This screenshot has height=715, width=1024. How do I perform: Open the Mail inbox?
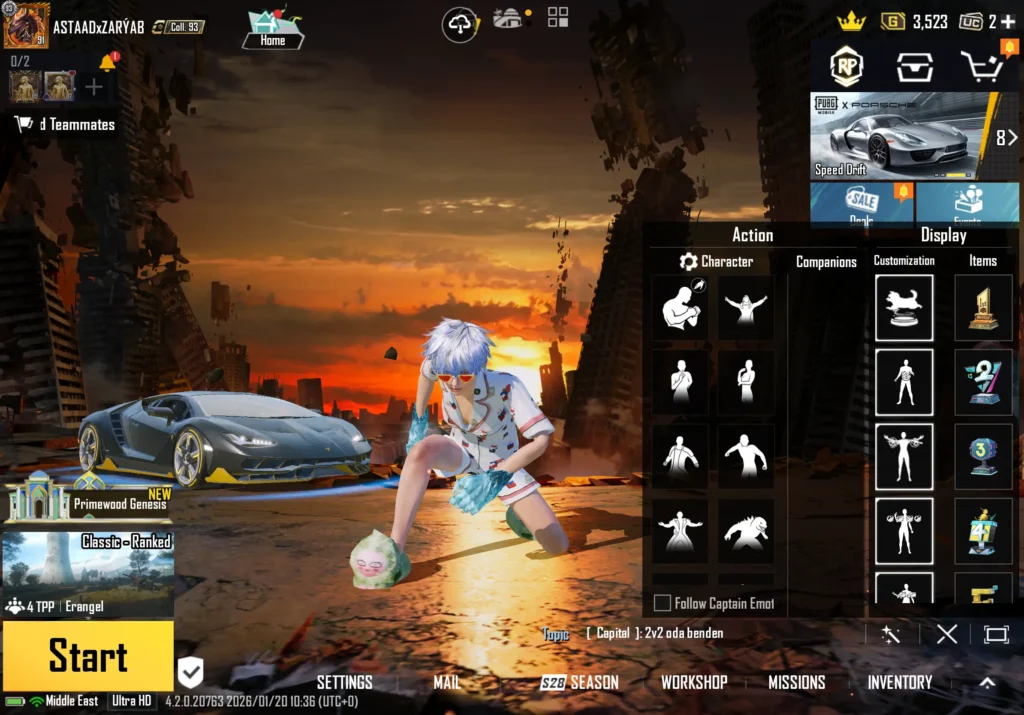click(447, 682)
